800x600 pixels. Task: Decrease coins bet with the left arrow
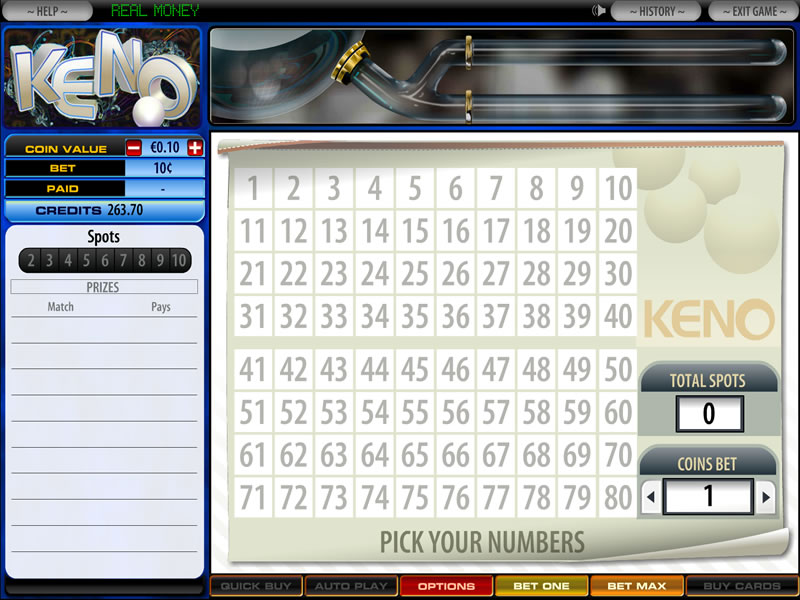pyautogui.click(x=650, y=496)
